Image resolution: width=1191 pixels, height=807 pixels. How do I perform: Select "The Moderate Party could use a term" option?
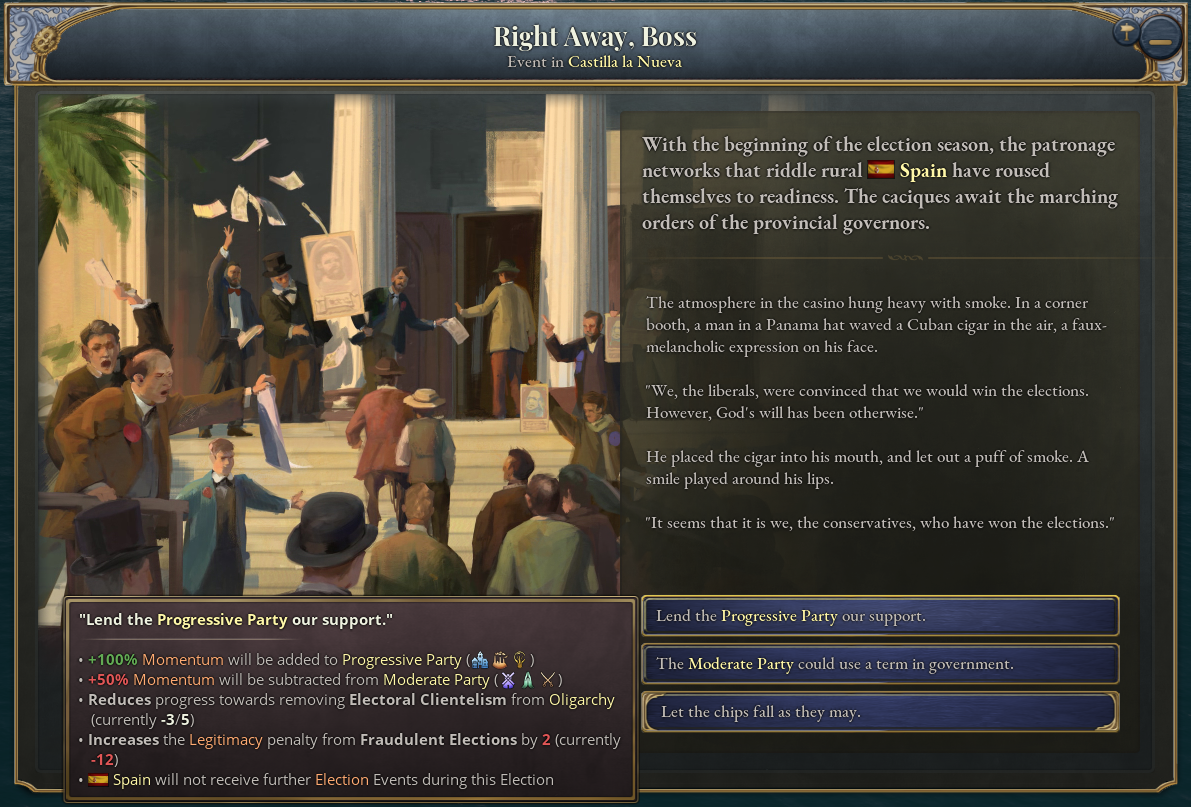coord(879,664)
